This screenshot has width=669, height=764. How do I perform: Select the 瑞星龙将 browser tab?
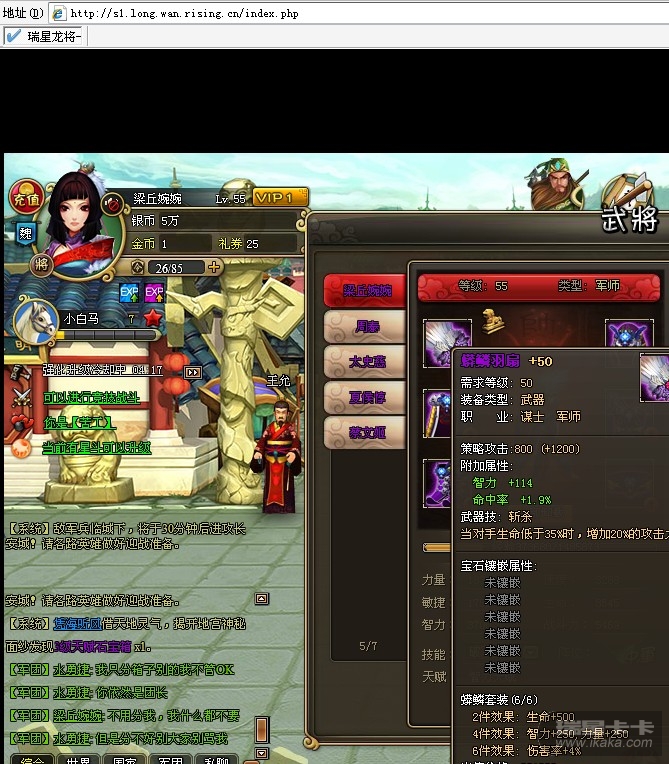(x=45, y=36)
